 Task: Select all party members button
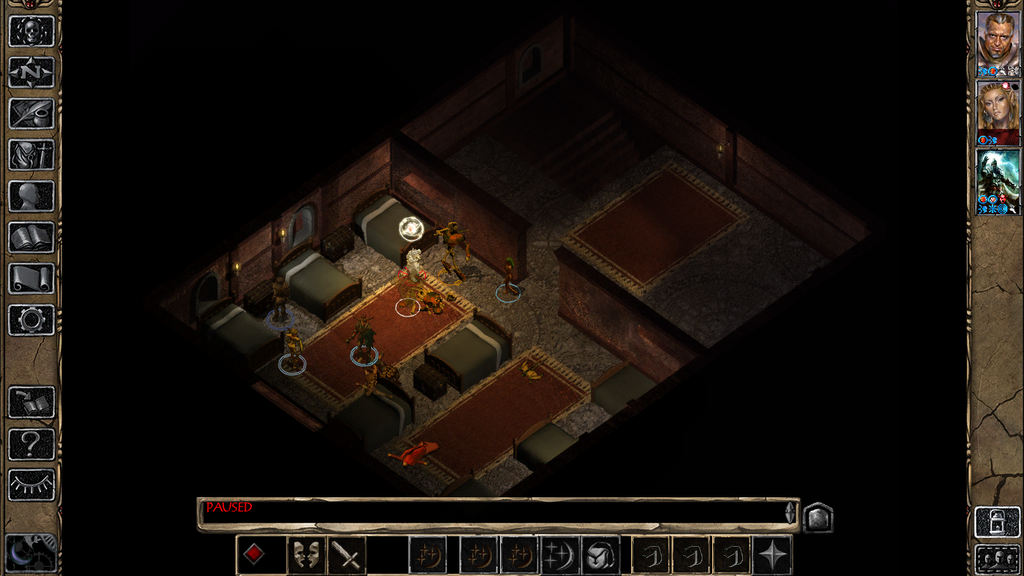997,558
